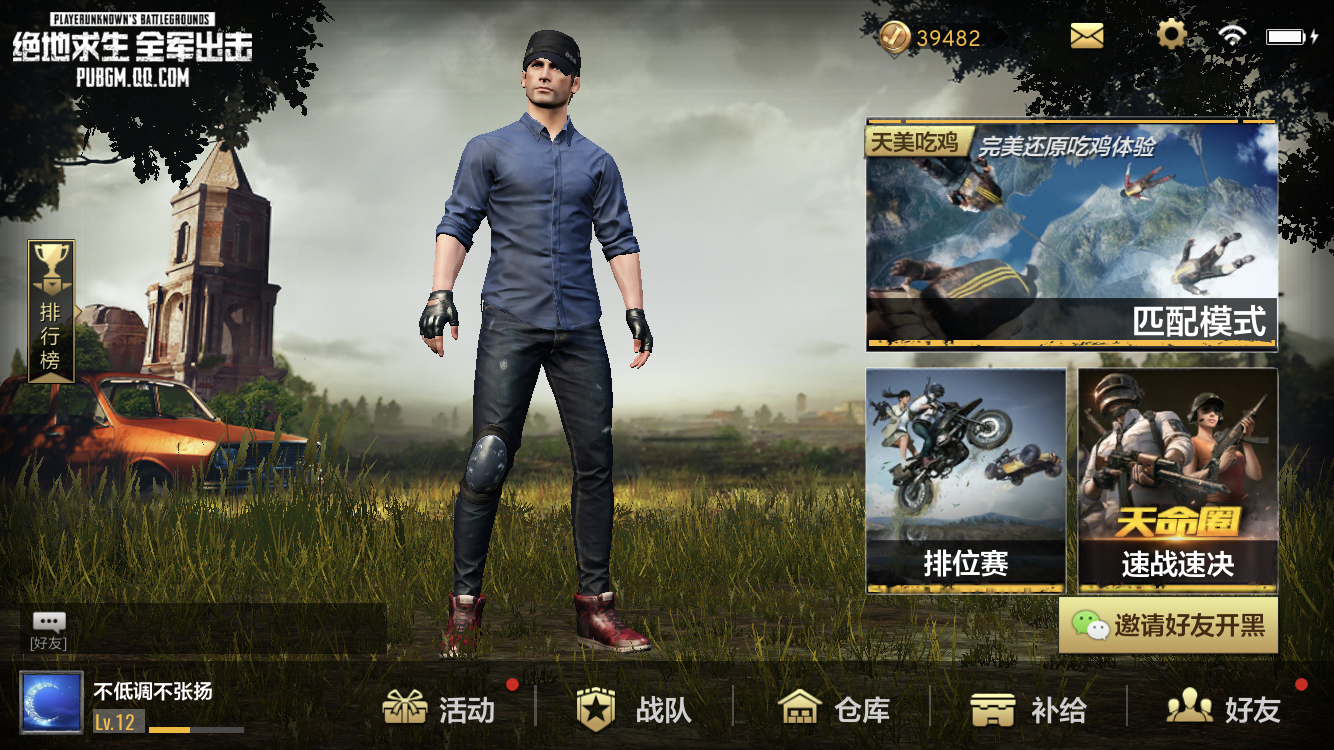
Task: Open the 仓库 warehouse inventory menu
Action: pos(834,709)
